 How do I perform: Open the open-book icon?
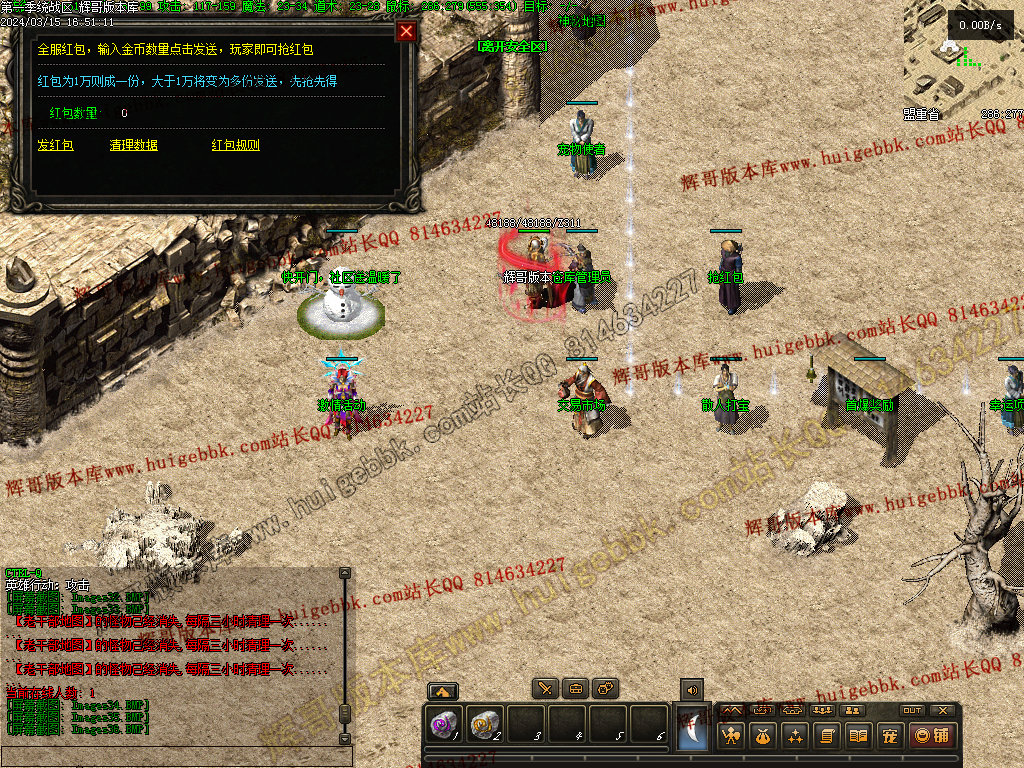[x=857, y=737]
